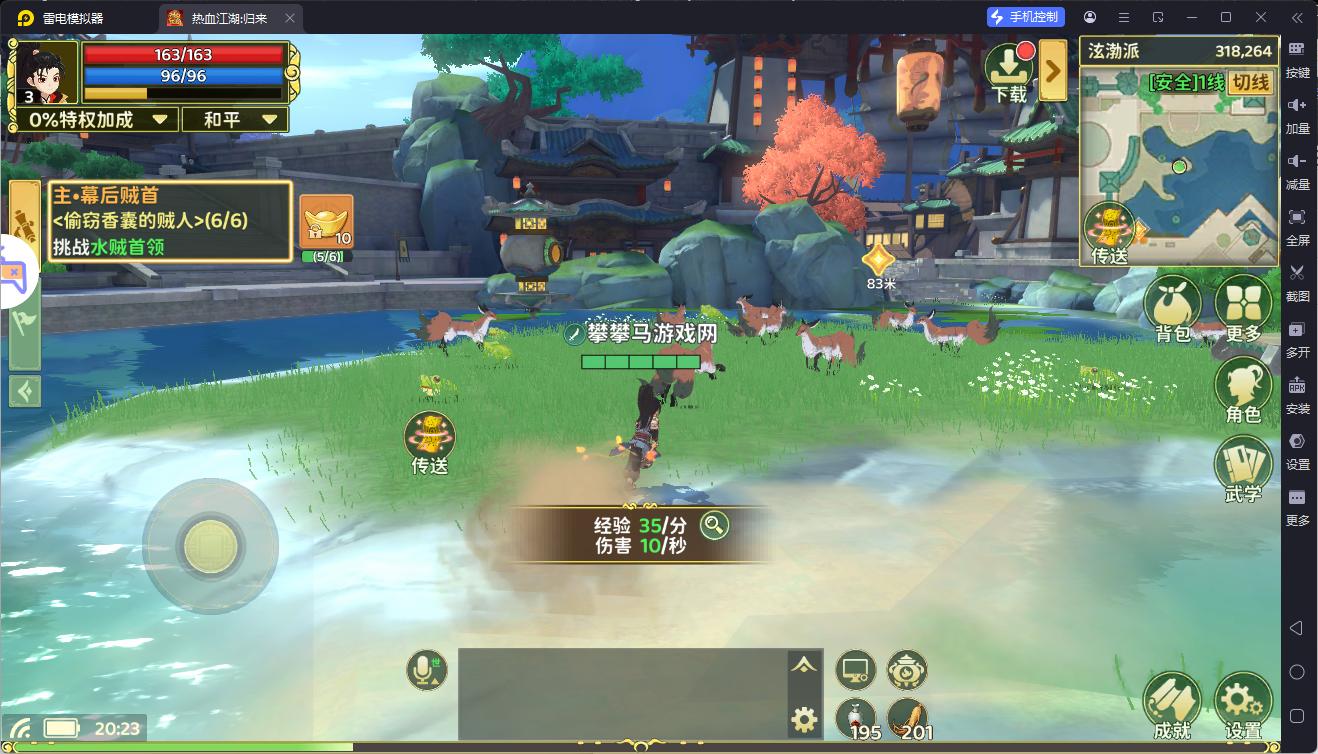Open the 0%特权加成 dropdown
The image size is (1318, 754).
pos(96,120)
